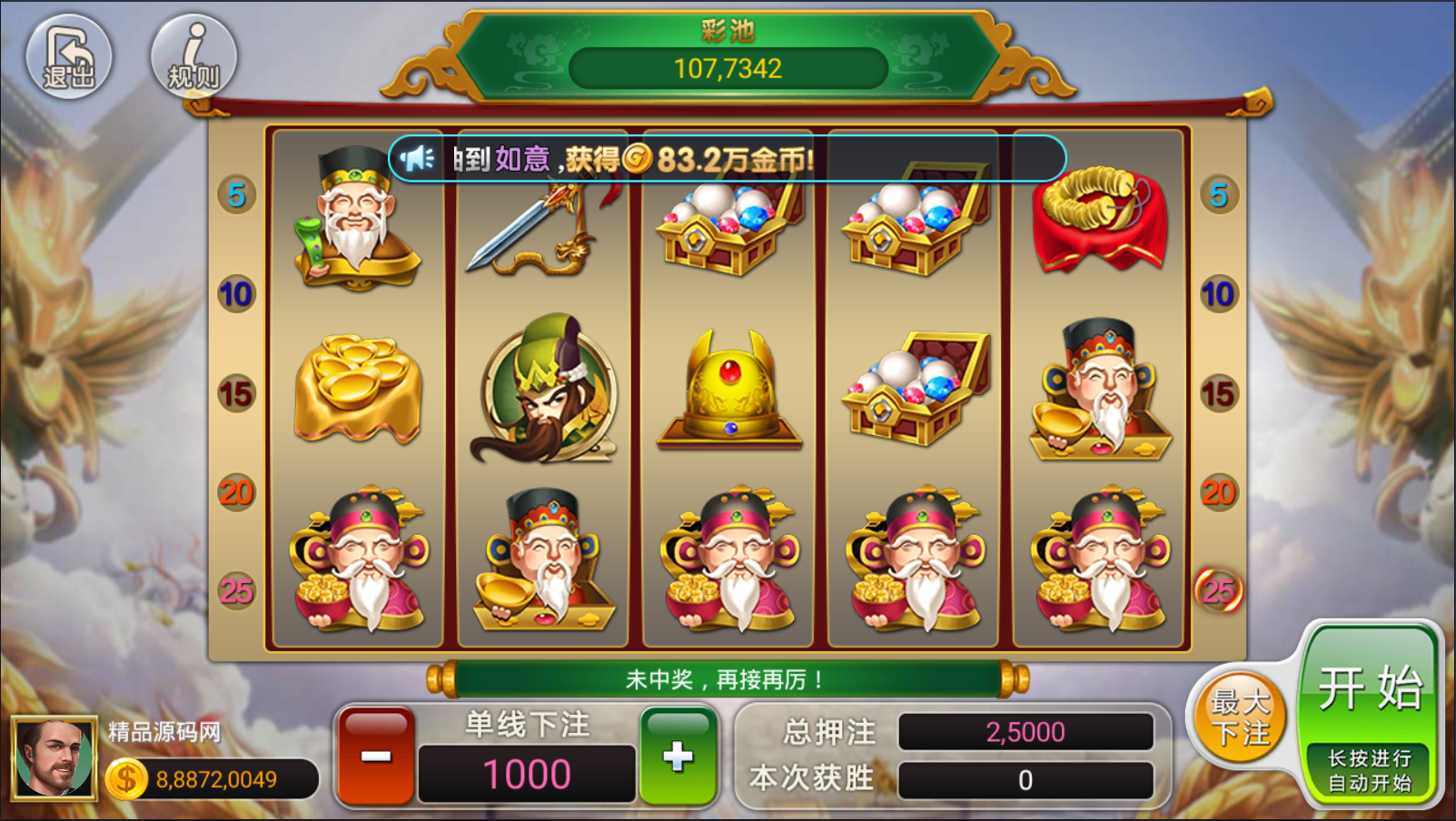
Task: Increase line bet with green plus button
Action: pos(678,757)
